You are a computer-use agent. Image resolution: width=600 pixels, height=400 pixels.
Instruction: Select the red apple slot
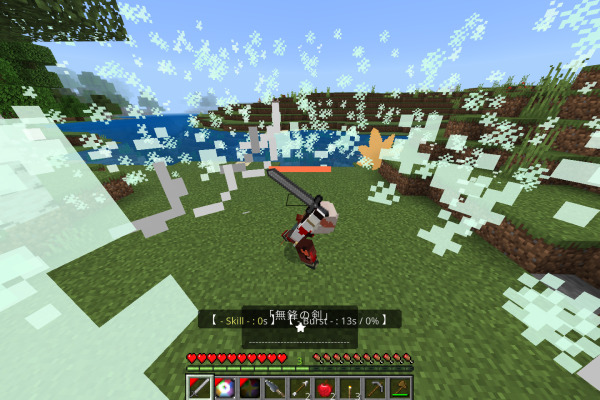click(x=325, y=388)
